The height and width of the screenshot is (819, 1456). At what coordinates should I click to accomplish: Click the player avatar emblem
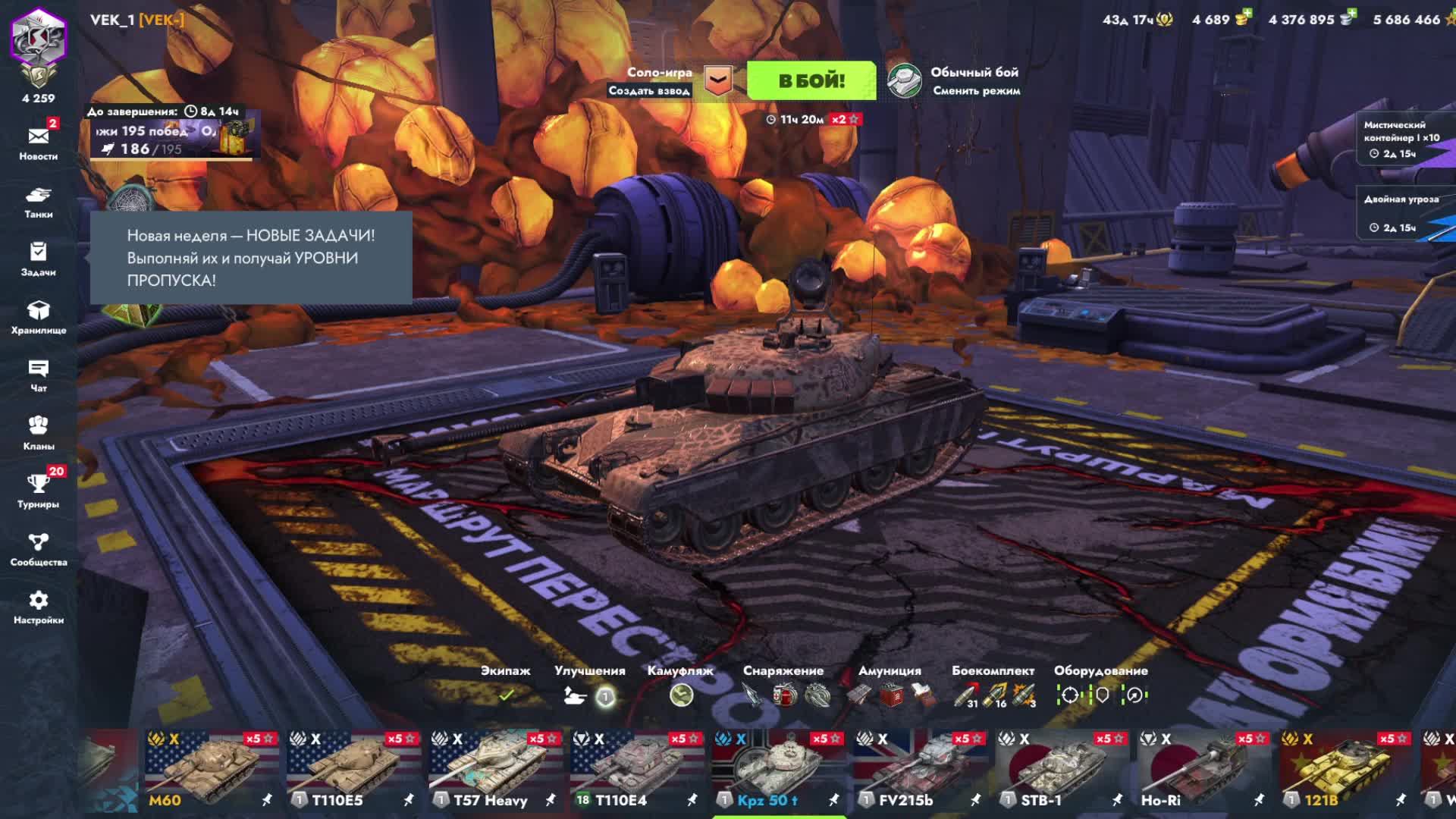click(x=39, y=38)
